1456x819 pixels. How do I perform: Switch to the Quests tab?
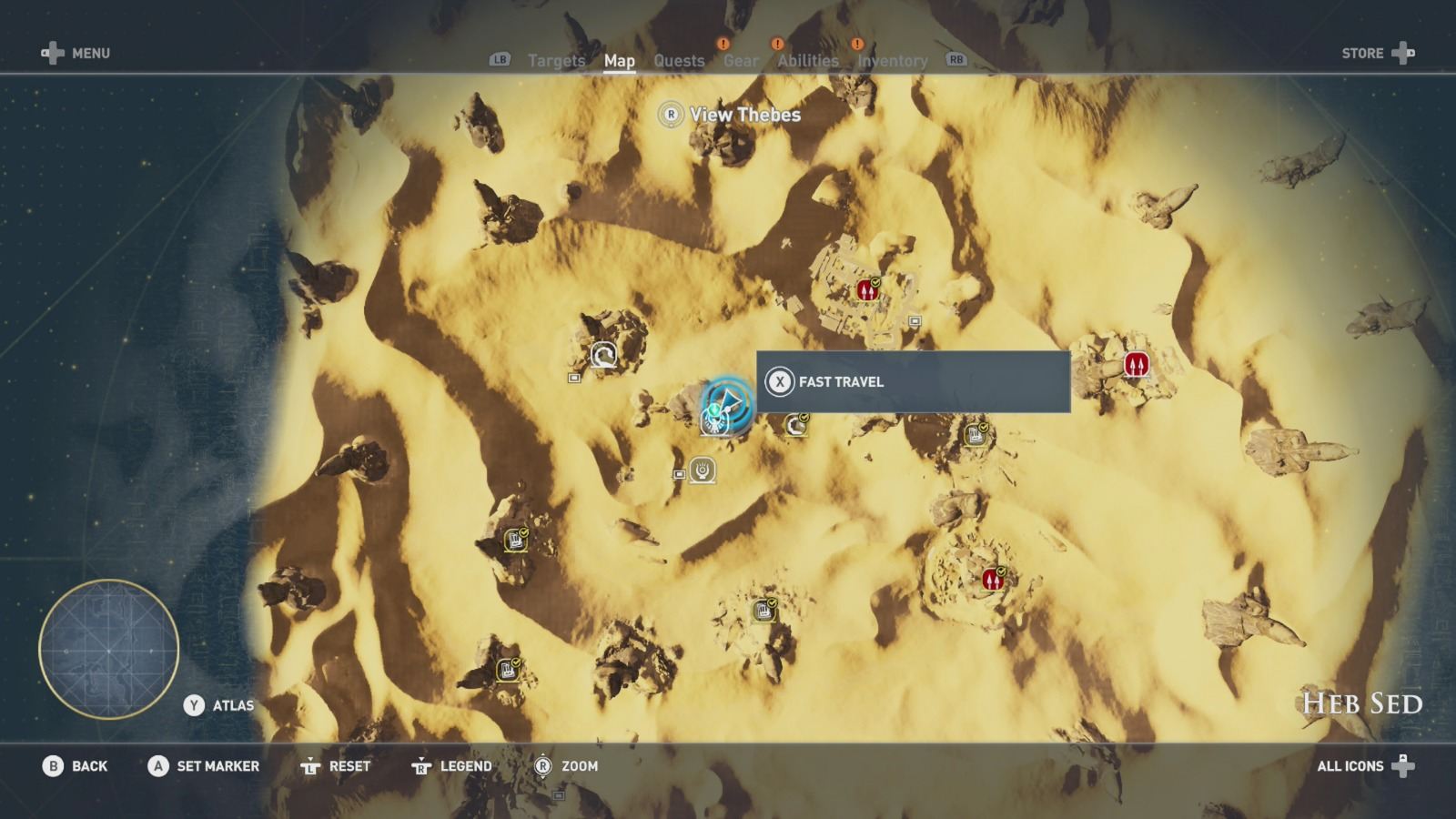678,60
